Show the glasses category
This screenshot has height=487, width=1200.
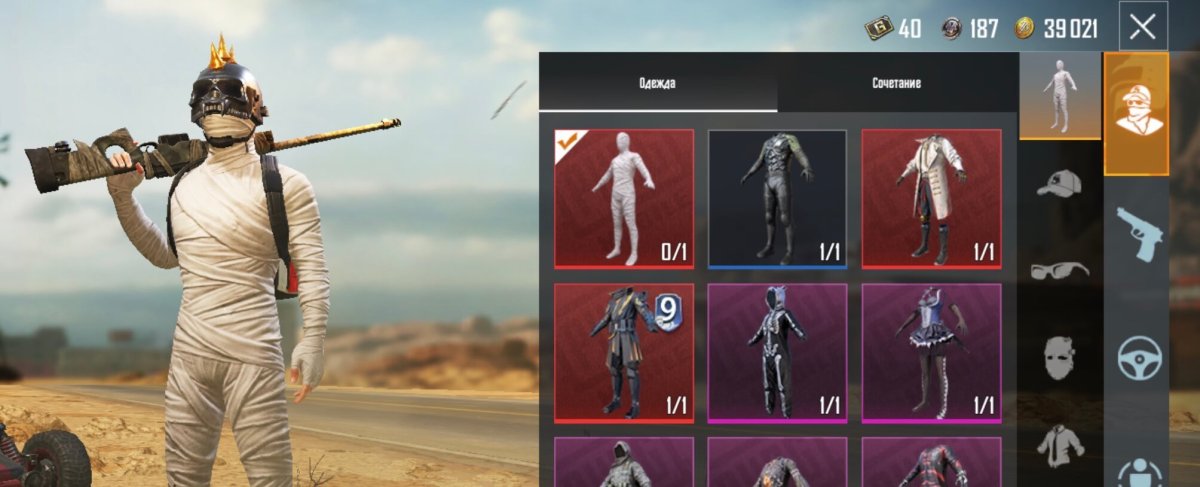click(1059, 270)
